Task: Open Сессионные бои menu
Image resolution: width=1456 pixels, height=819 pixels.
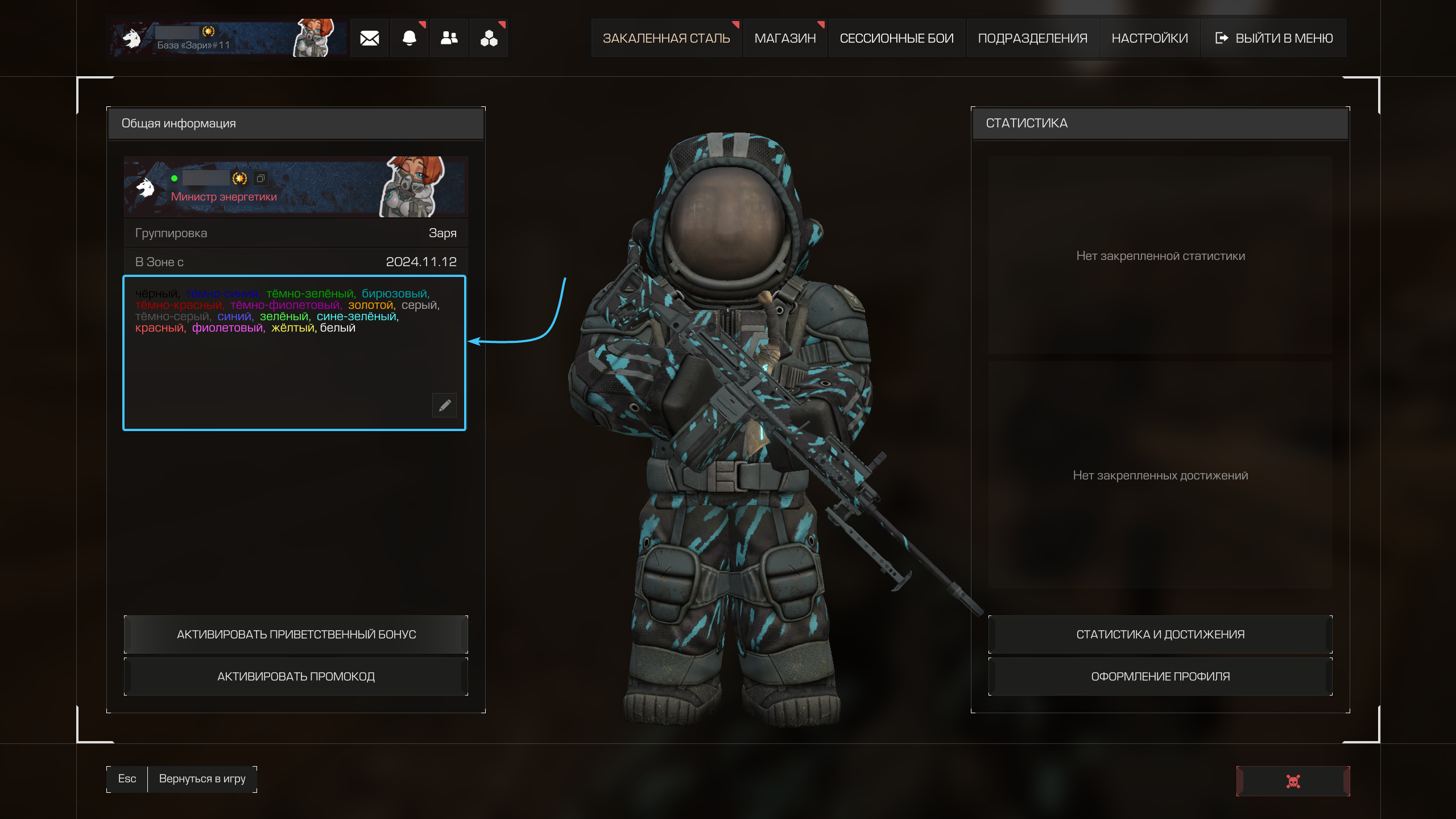Action: pyautogui.click(x=896, y=38)
